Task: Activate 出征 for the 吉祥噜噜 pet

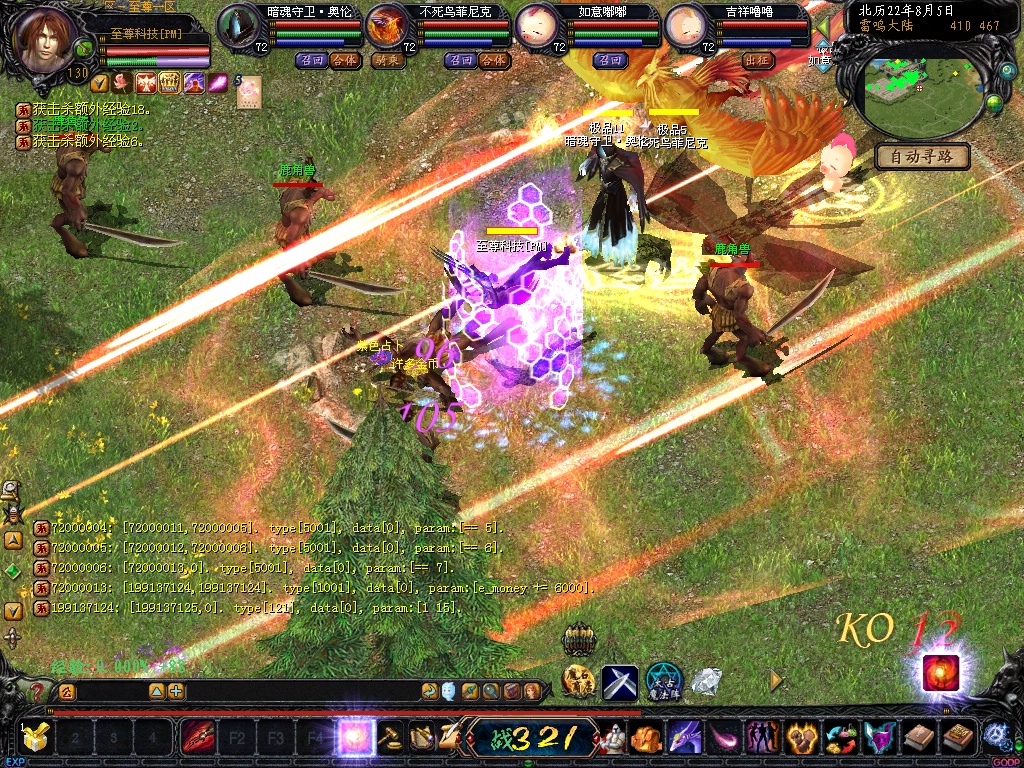Action: pos(758,60)
